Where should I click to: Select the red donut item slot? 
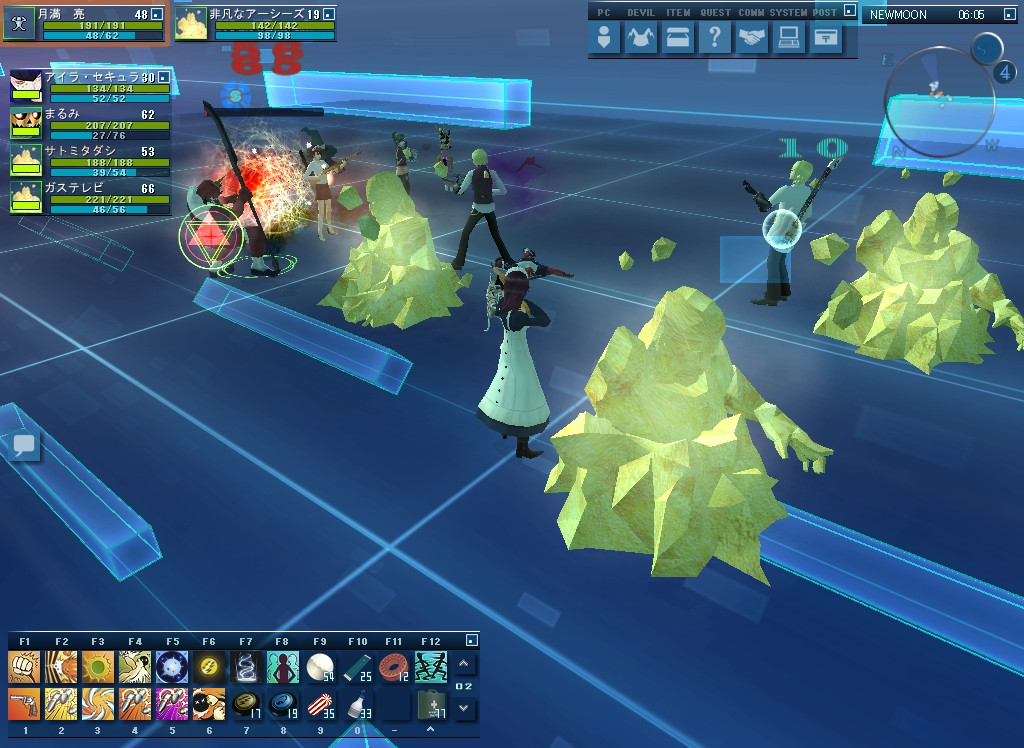pyautogui.click(x=393, y=667)
